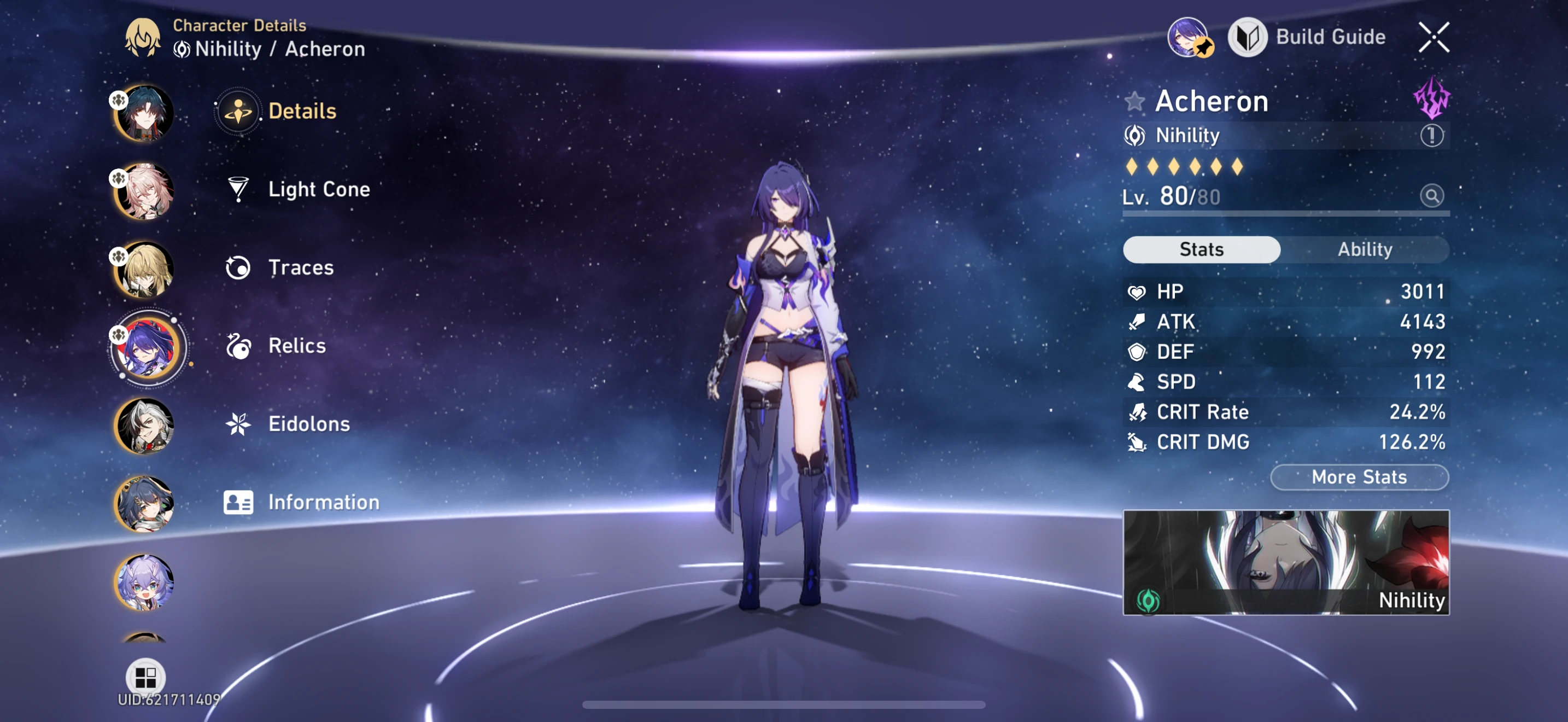This screenshot has width=1568, height=722.
Task: Open the magnifier icon next to Lv. 80
Action: coord(1434,195)
